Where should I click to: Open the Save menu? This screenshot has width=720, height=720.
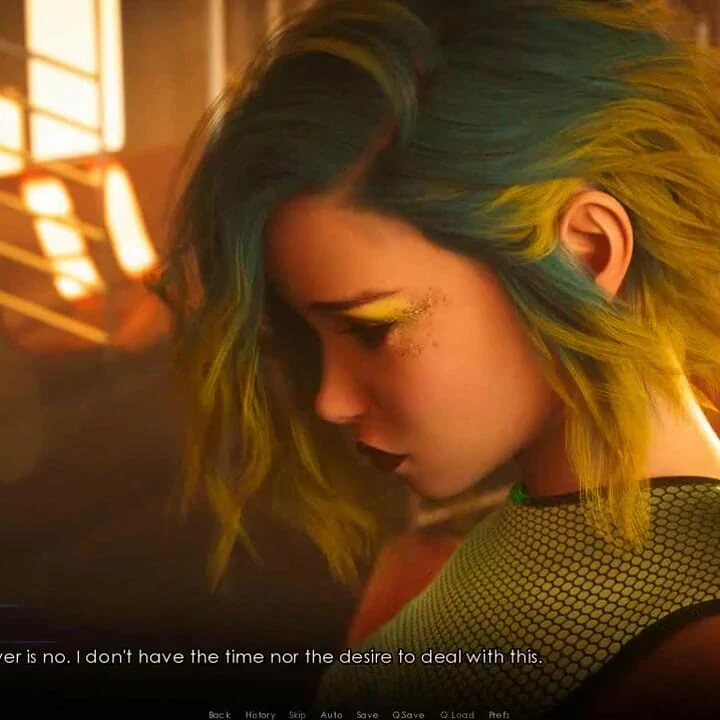(367, 714)
